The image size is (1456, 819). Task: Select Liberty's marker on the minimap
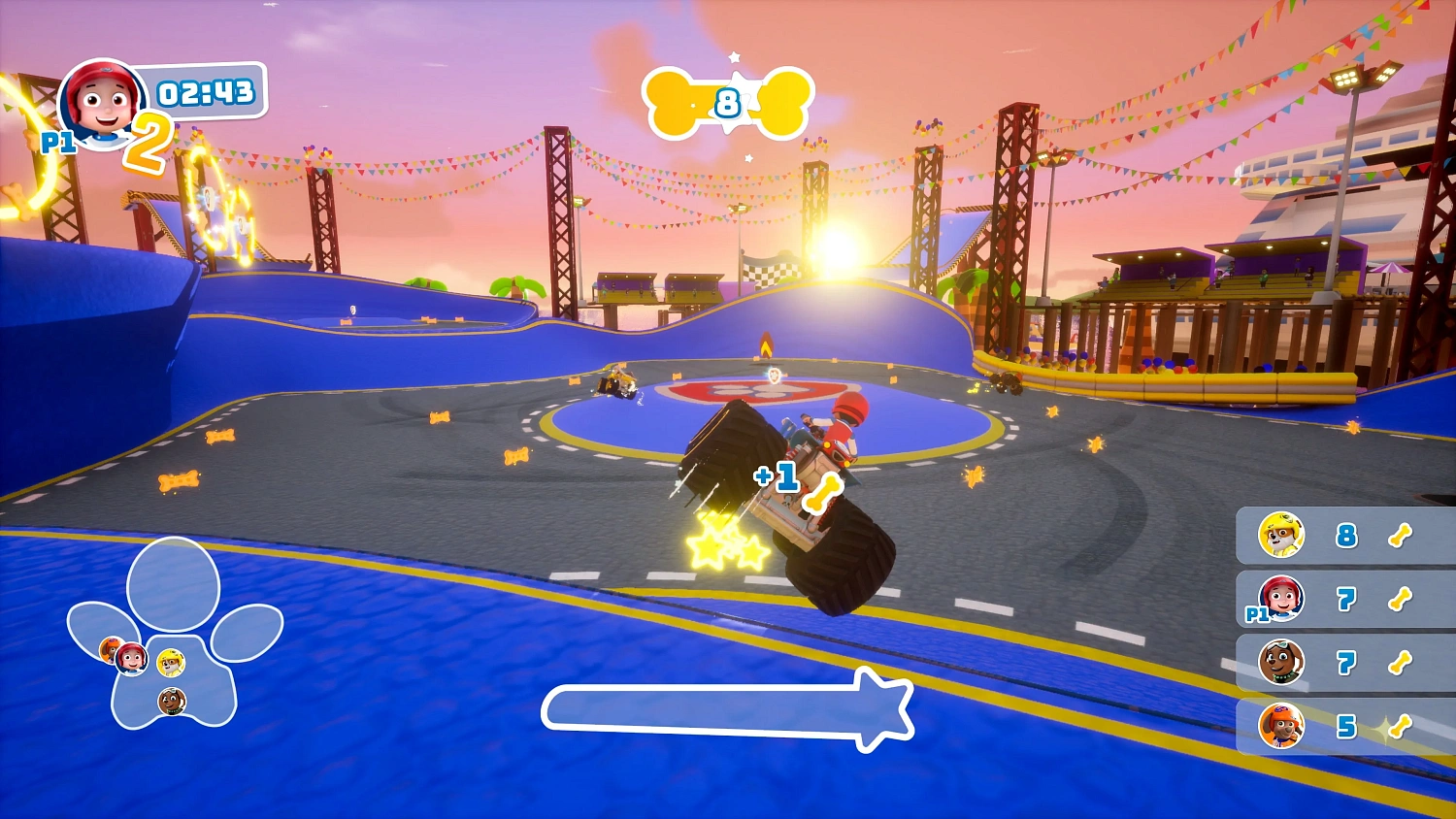(x=173, y=702)
